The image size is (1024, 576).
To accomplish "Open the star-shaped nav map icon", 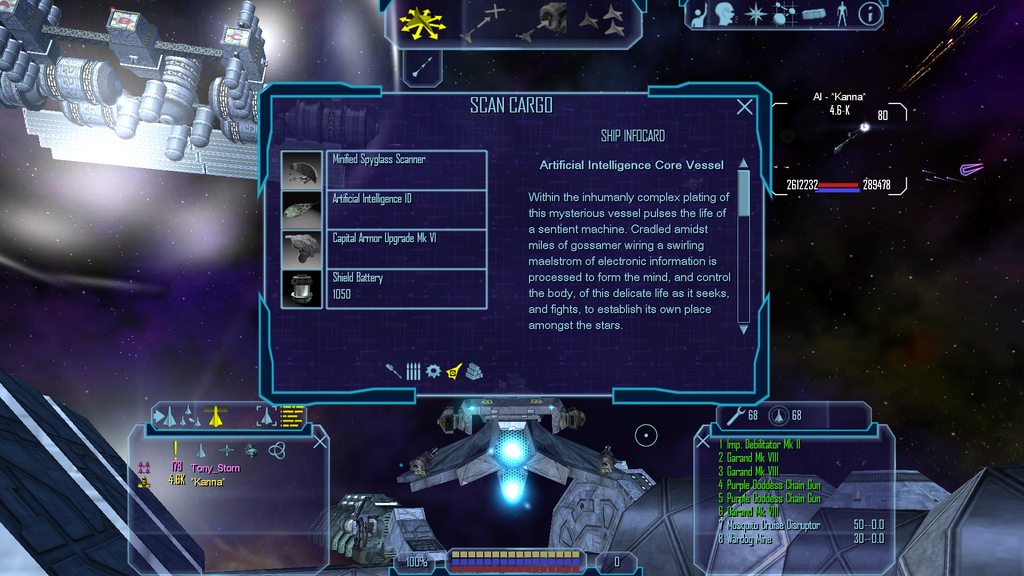I will [756, 14].
